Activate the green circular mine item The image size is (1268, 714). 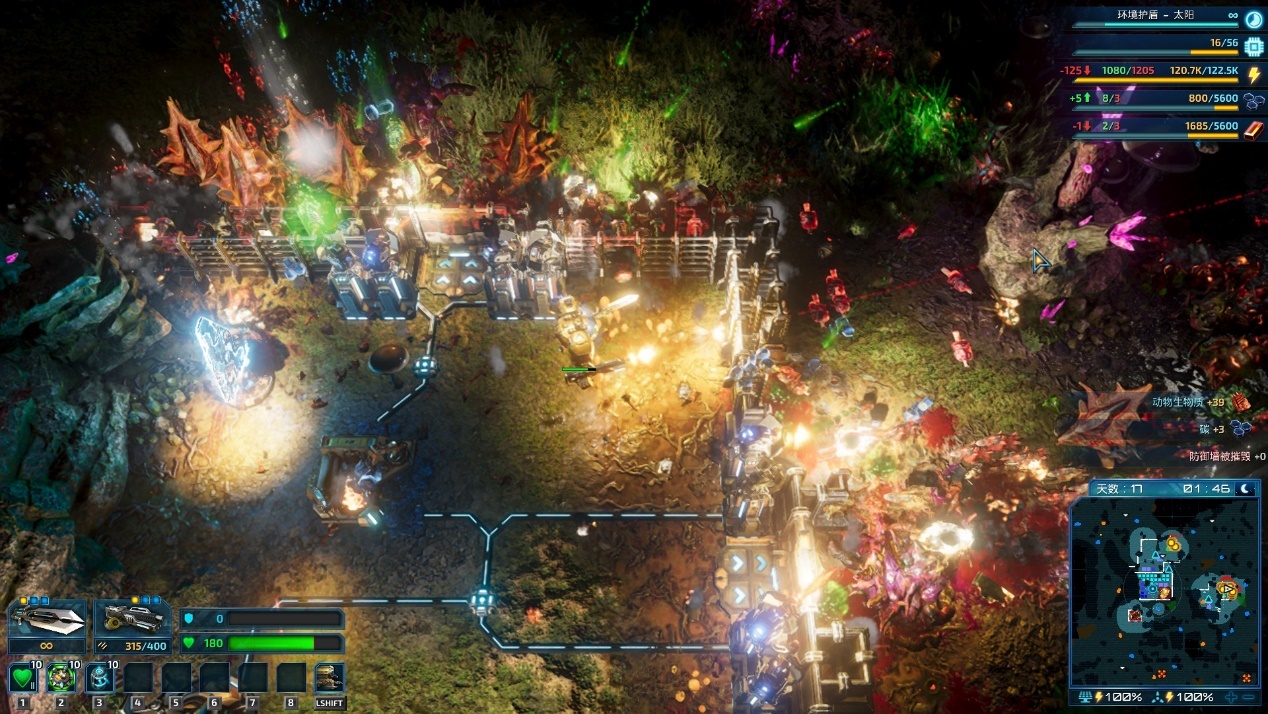point(61,678)
